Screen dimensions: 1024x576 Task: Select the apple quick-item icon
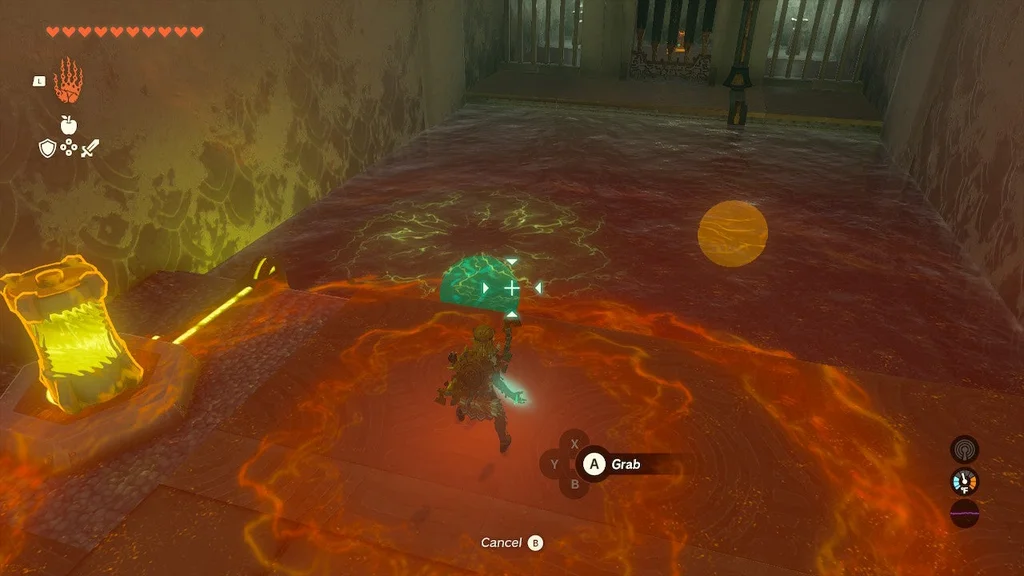pos(68,124)
